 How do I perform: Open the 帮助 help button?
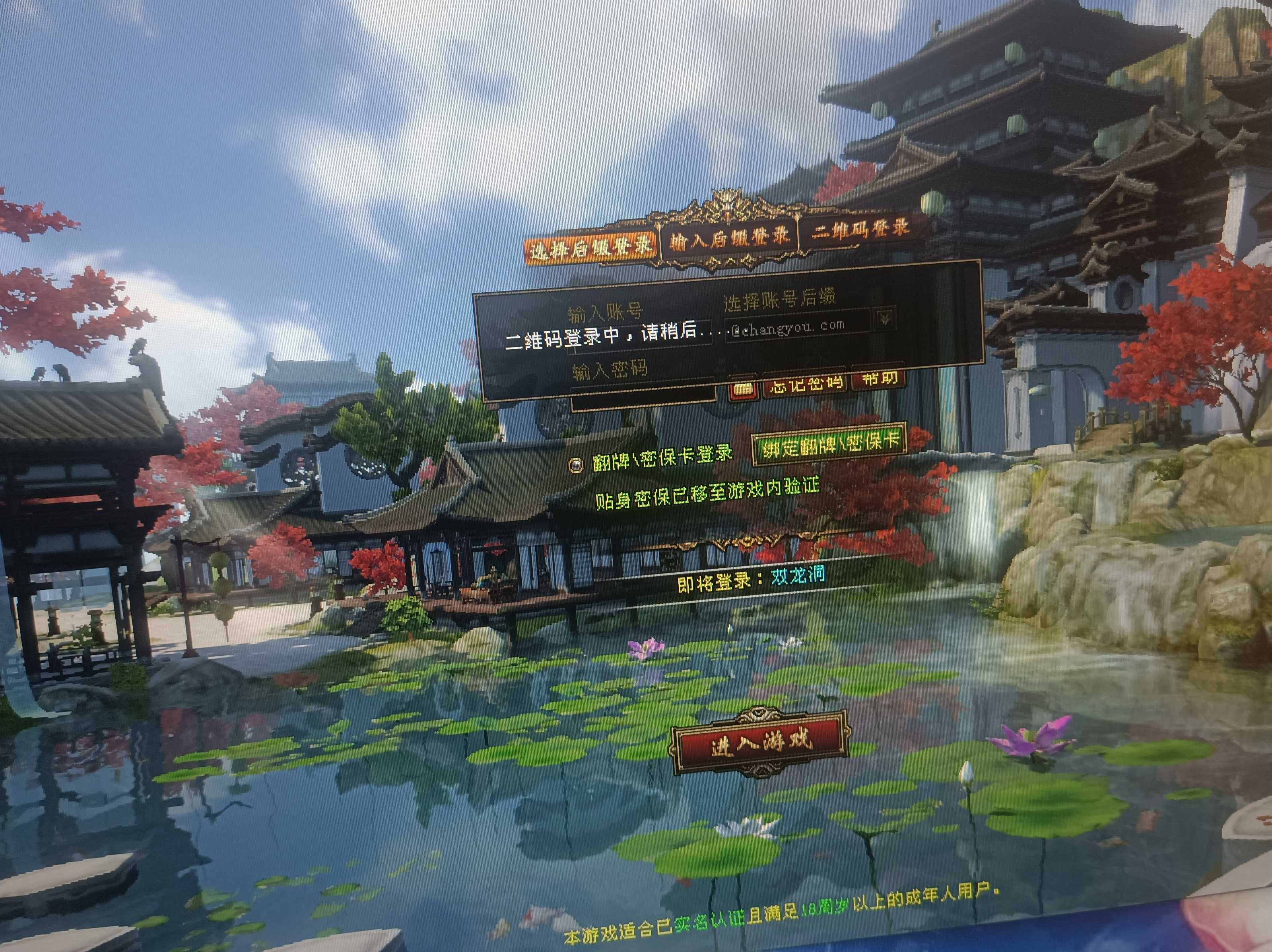click(879, 377)
